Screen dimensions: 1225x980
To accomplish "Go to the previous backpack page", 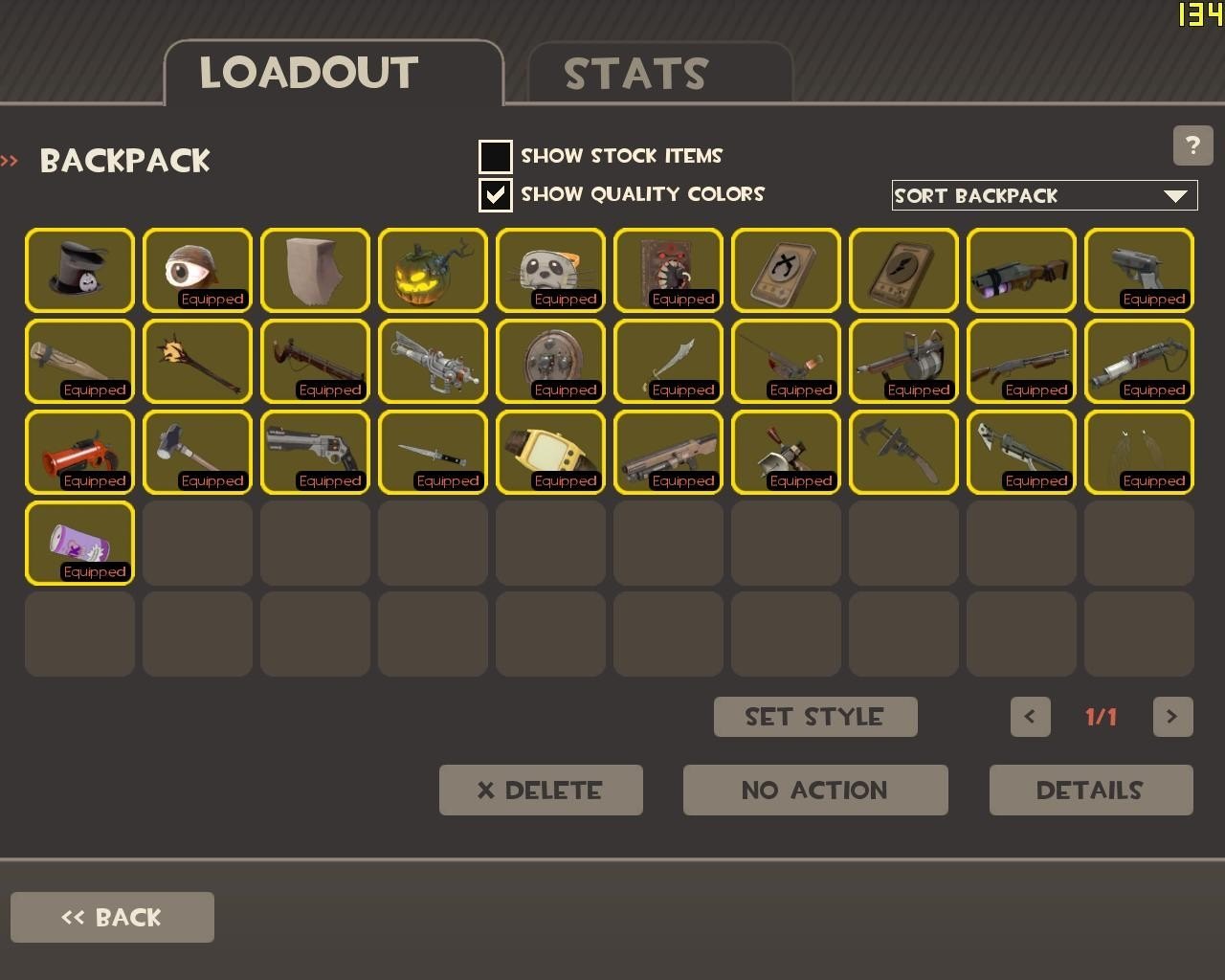I will [x=1030, y=717].
